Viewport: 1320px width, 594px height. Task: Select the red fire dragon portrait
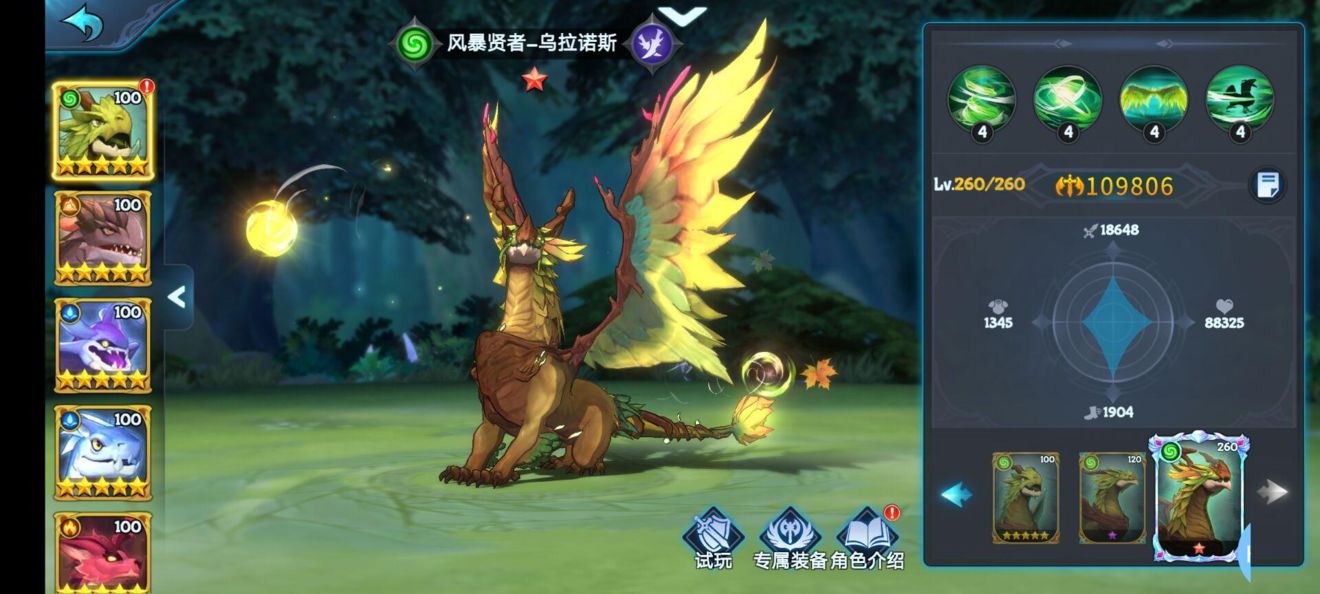click(x=102, y=551)
